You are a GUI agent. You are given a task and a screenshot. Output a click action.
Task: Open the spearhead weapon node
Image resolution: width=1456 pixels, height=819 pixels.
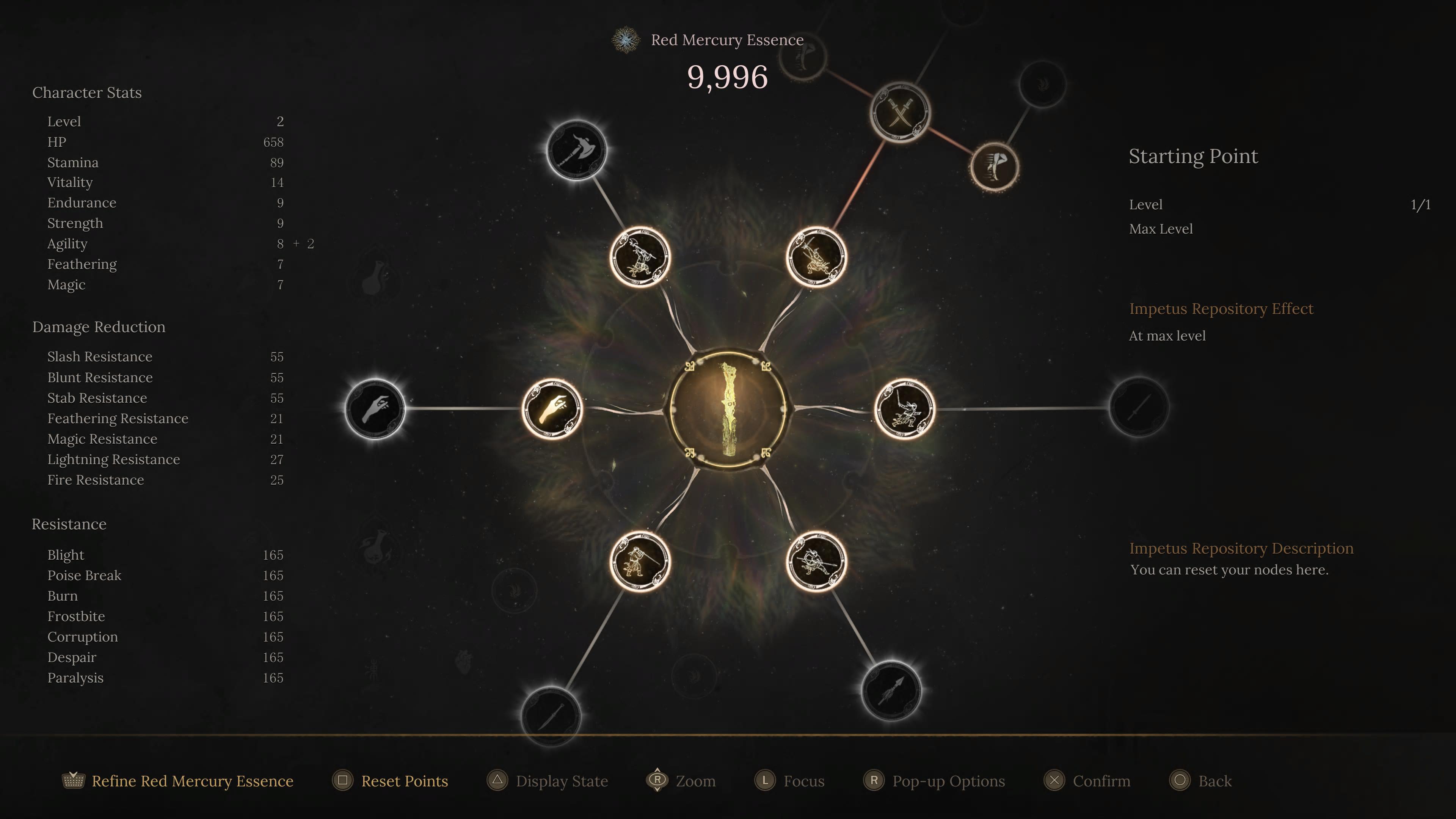coord(891,691)
